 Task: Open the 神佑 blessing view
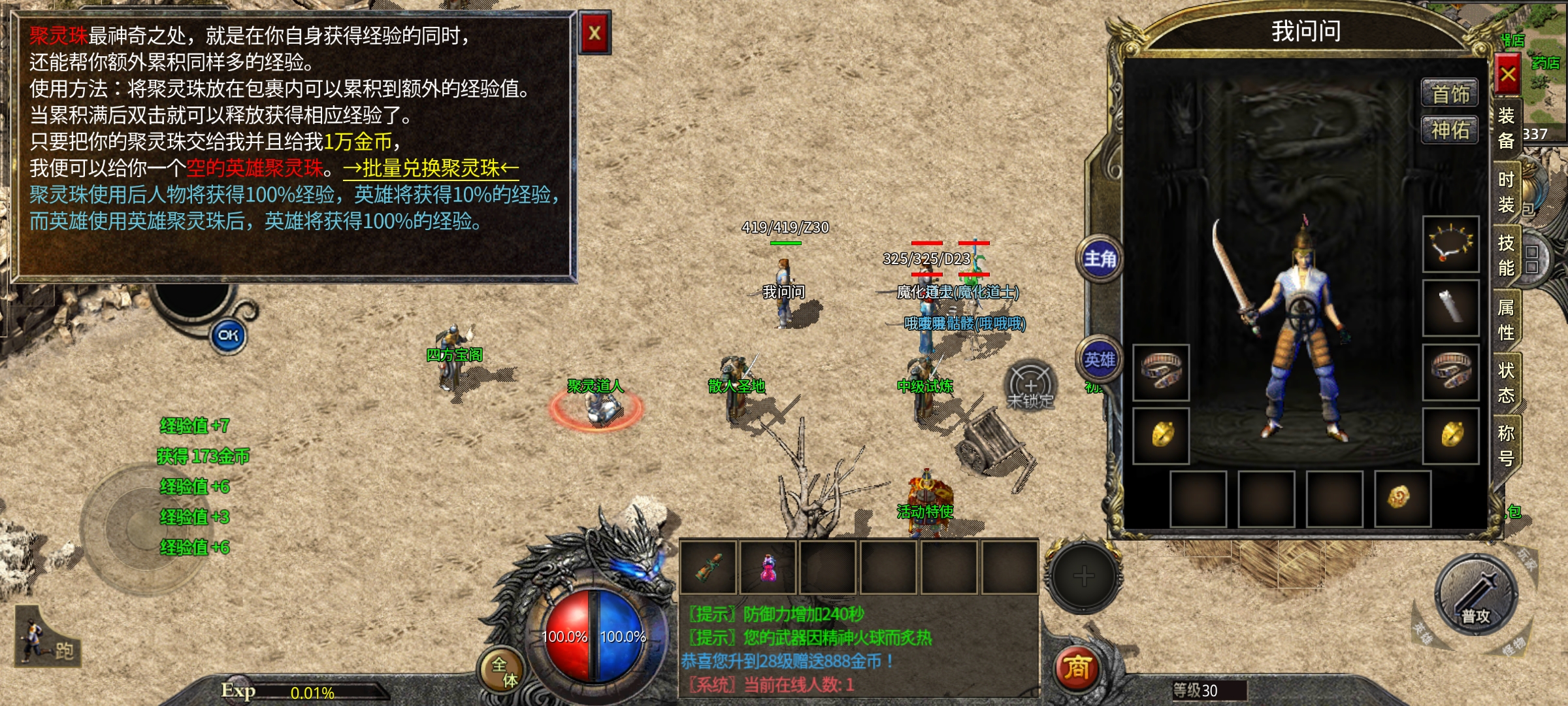1450,130
